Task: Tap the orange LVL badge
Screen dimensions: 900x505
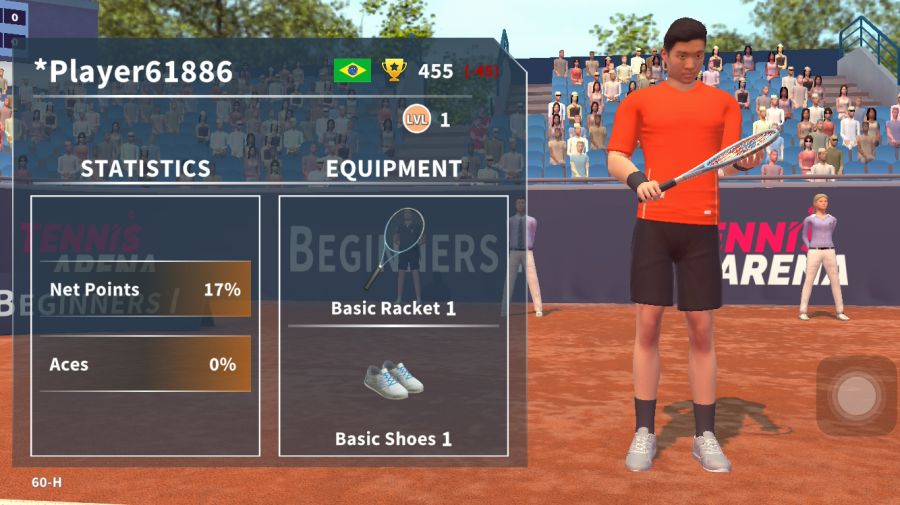Action: pos(416,119)
